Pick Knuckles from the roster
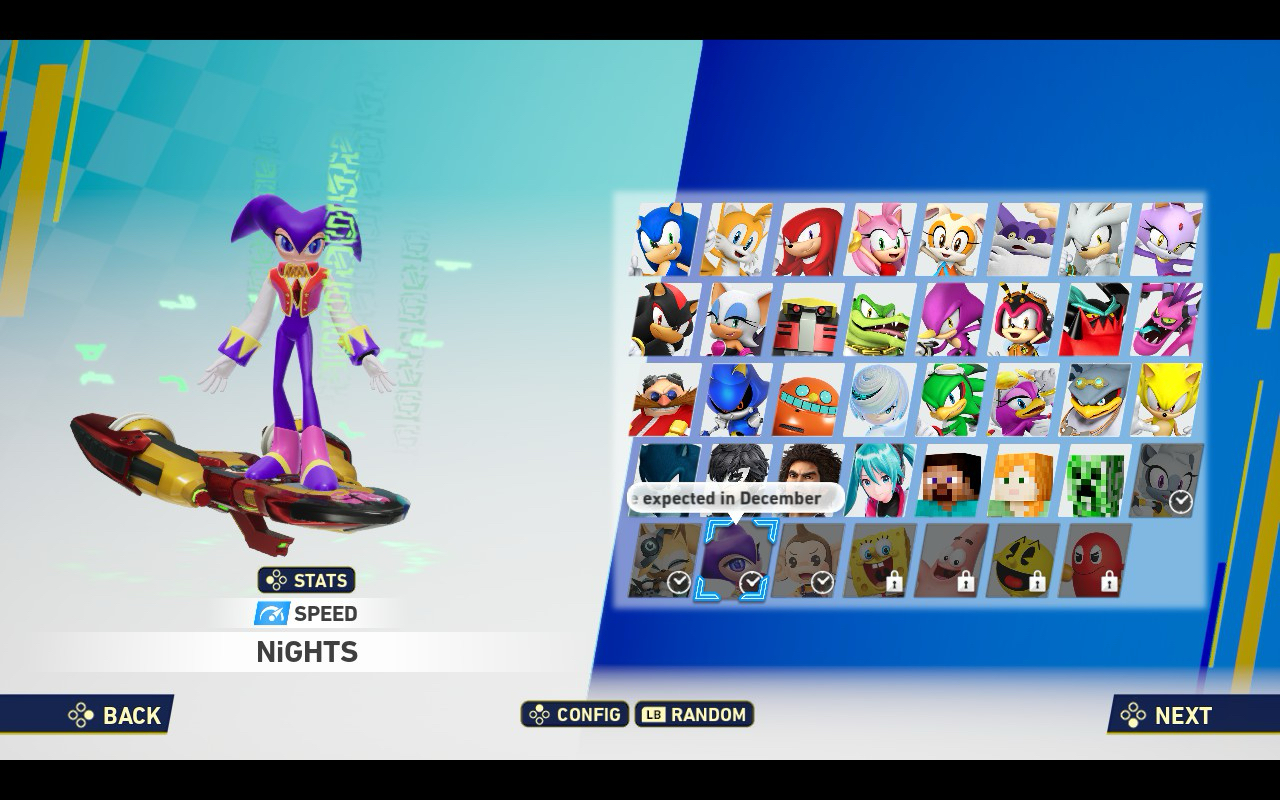The width and height of the screenshot is (1280, 800). coord(809,240)
